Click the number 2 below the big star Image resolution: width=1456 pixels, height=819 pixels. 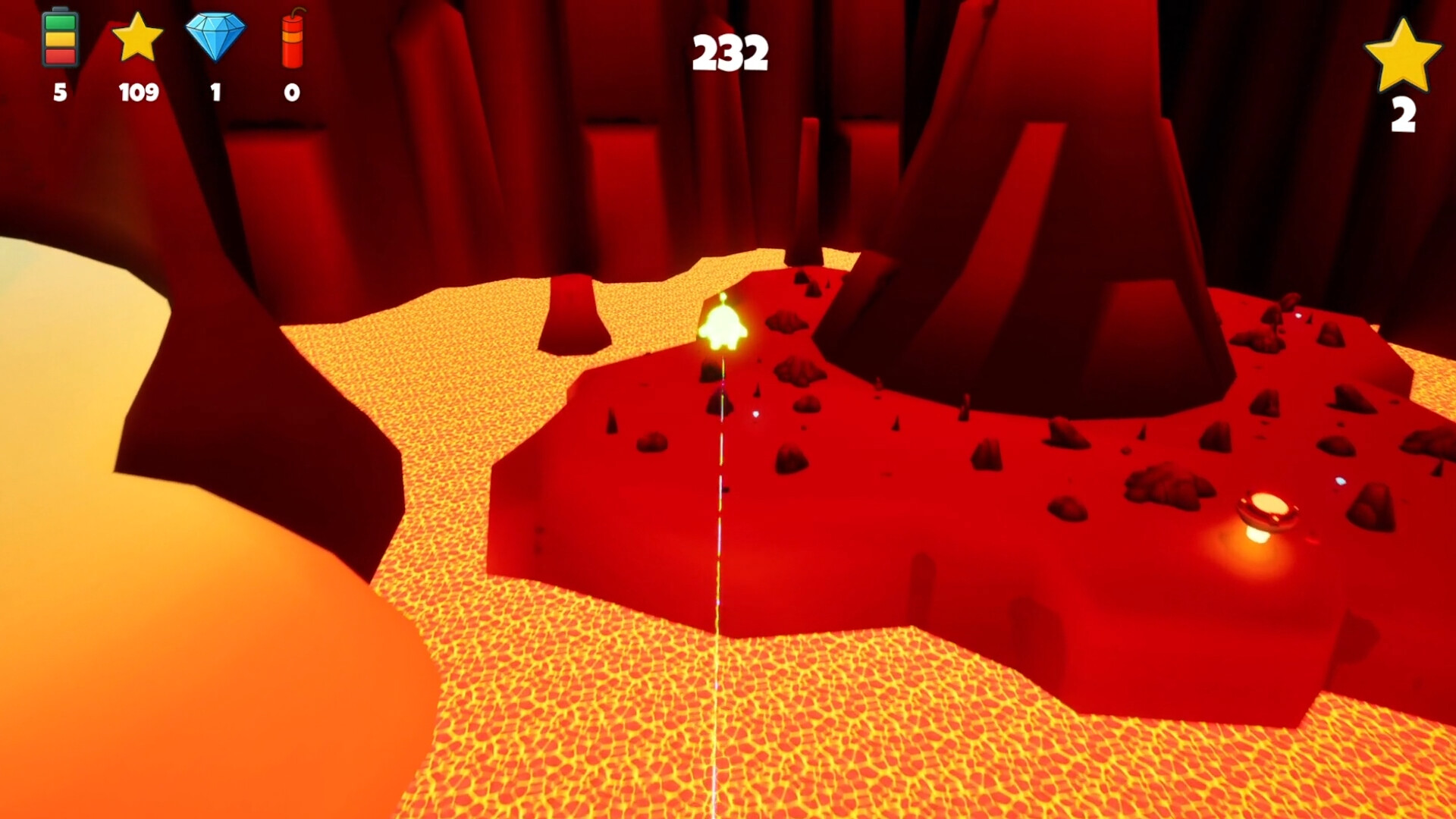pyautogui.click(x=1404, y=115)
